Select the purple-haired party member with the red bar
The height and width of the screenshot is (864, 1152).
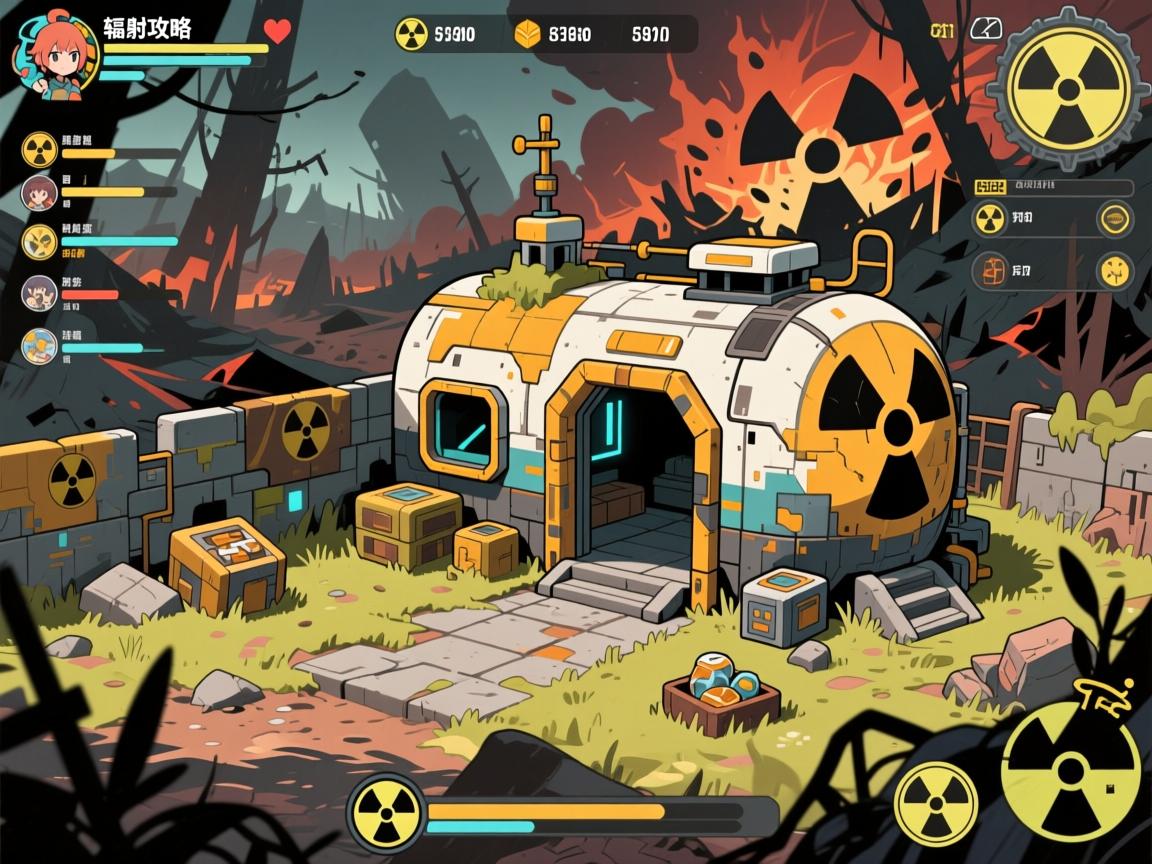coord(39,292)
